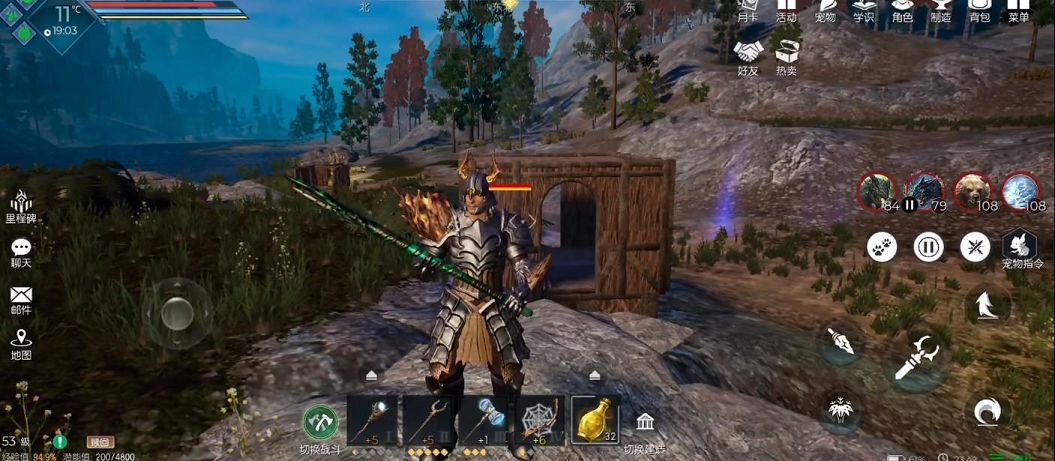Open the 宠物指令 pet command menu

click(1020, 248)
